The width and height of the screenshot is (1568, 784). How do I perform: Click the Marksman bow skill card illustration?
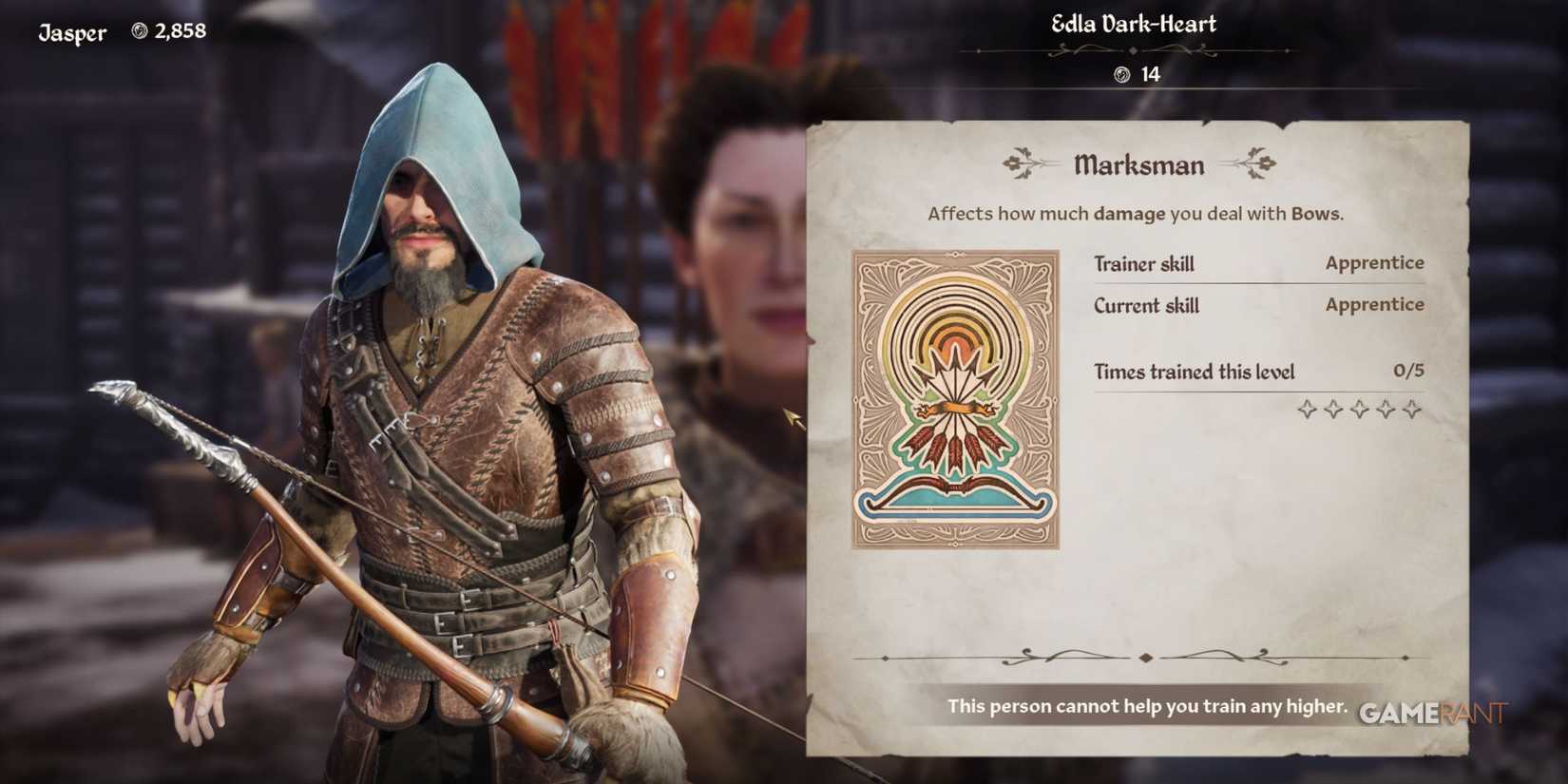click(x=952, y=399)
